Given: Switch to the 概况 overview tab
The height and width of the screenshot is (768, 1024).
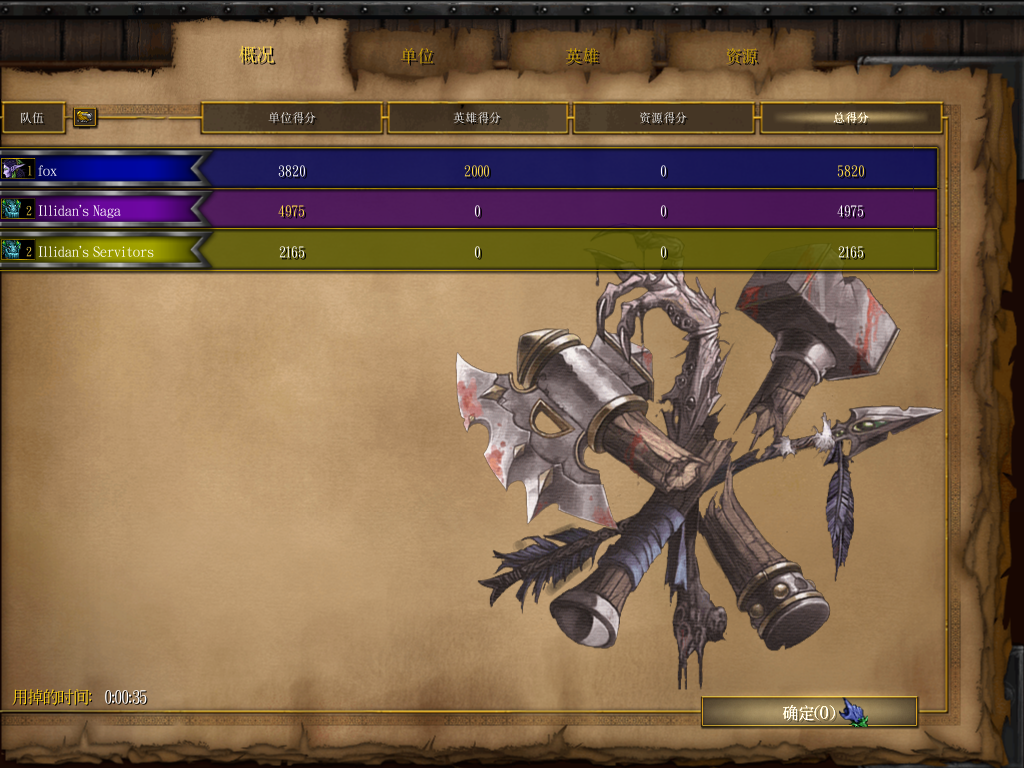Looking at the screenshot, I should (x=258, y=56).
